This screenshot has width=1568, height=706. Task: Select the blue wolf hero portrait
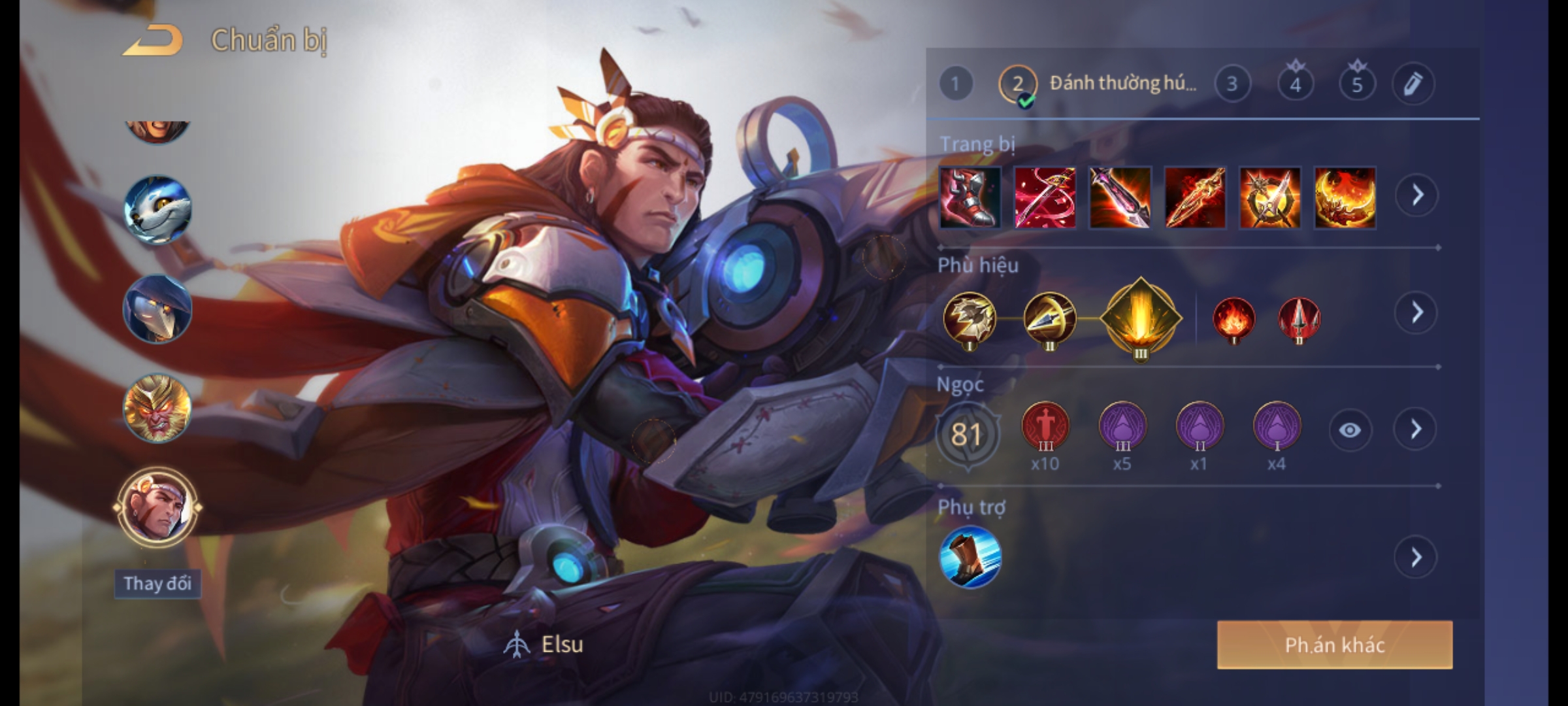coord(157,209)
